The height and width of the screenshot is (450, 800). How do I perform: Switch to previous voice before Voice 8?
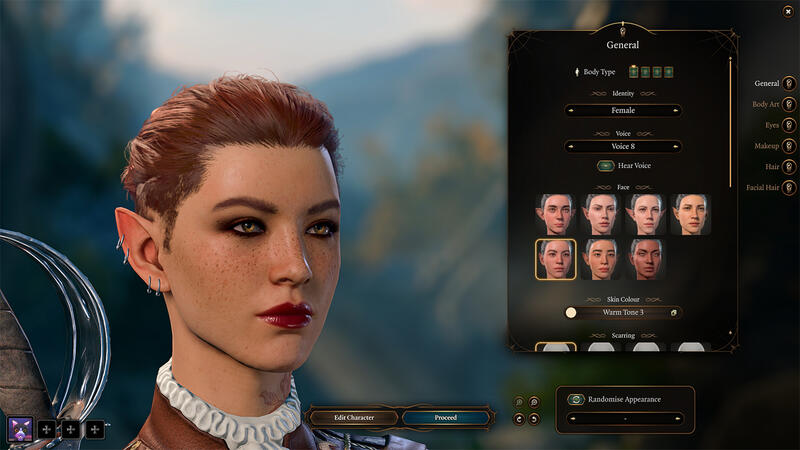(x=571, y=146)
